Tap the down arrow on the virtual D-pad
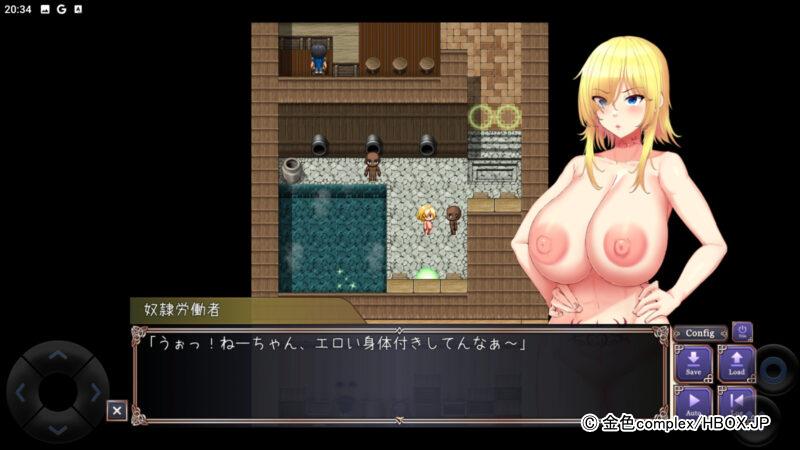800x450 pixels. click(58, 429)
